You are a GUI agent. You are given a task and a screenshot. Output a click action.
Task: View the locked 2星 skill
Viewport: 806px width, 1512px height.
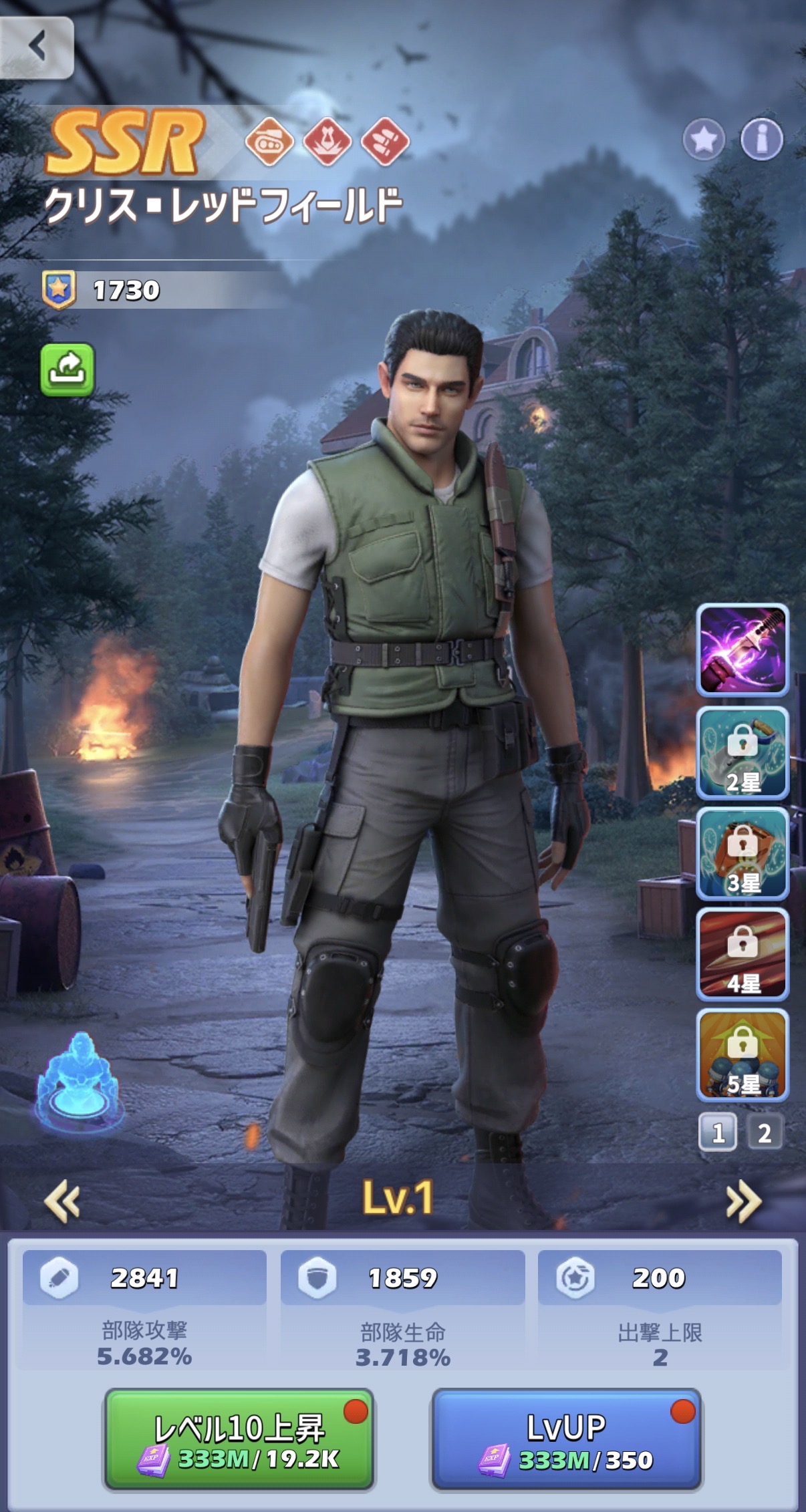pos(743,753)
